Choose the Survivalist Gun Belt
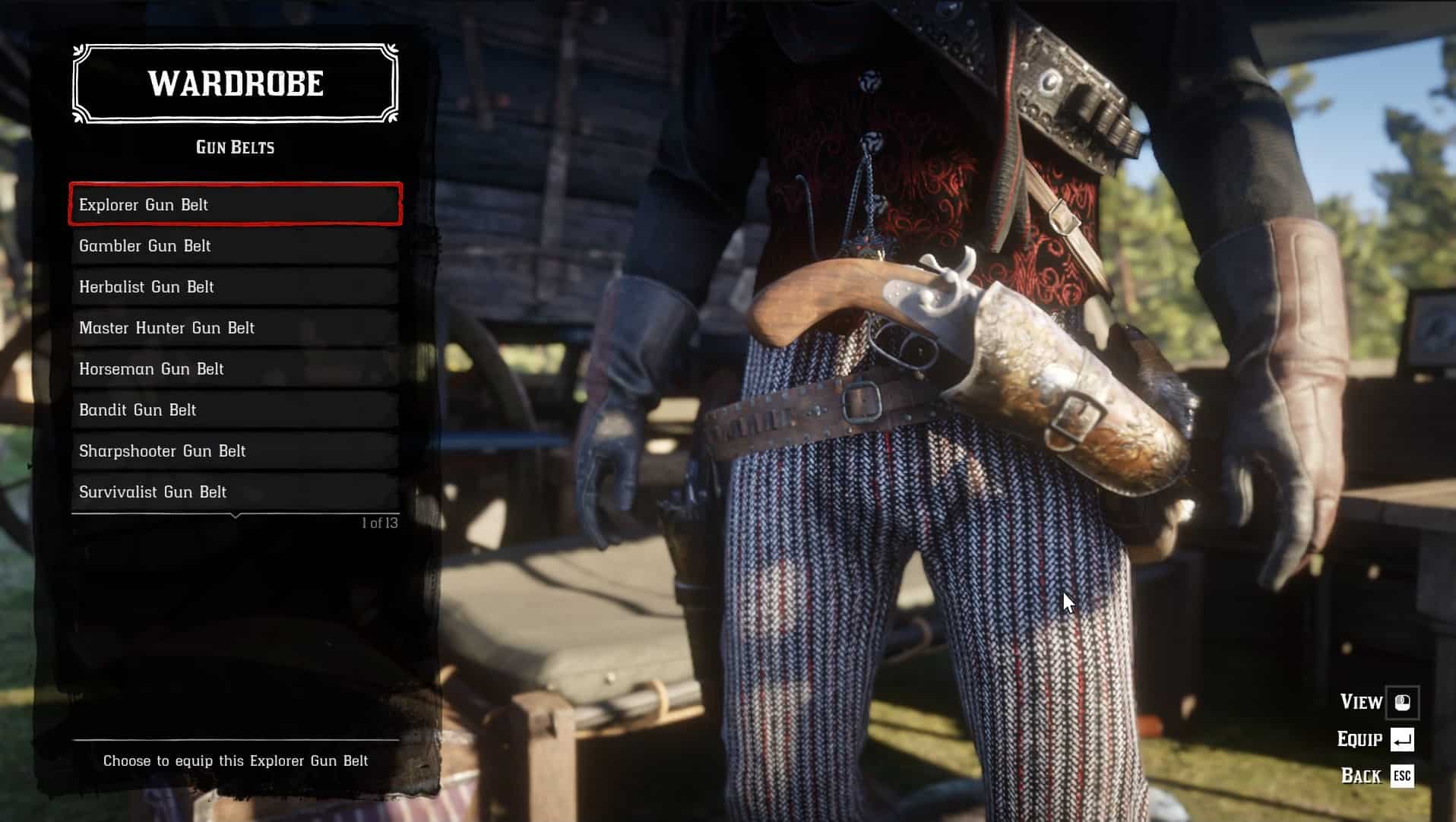This screenshot has height=822, width=1456. (235, 492)
